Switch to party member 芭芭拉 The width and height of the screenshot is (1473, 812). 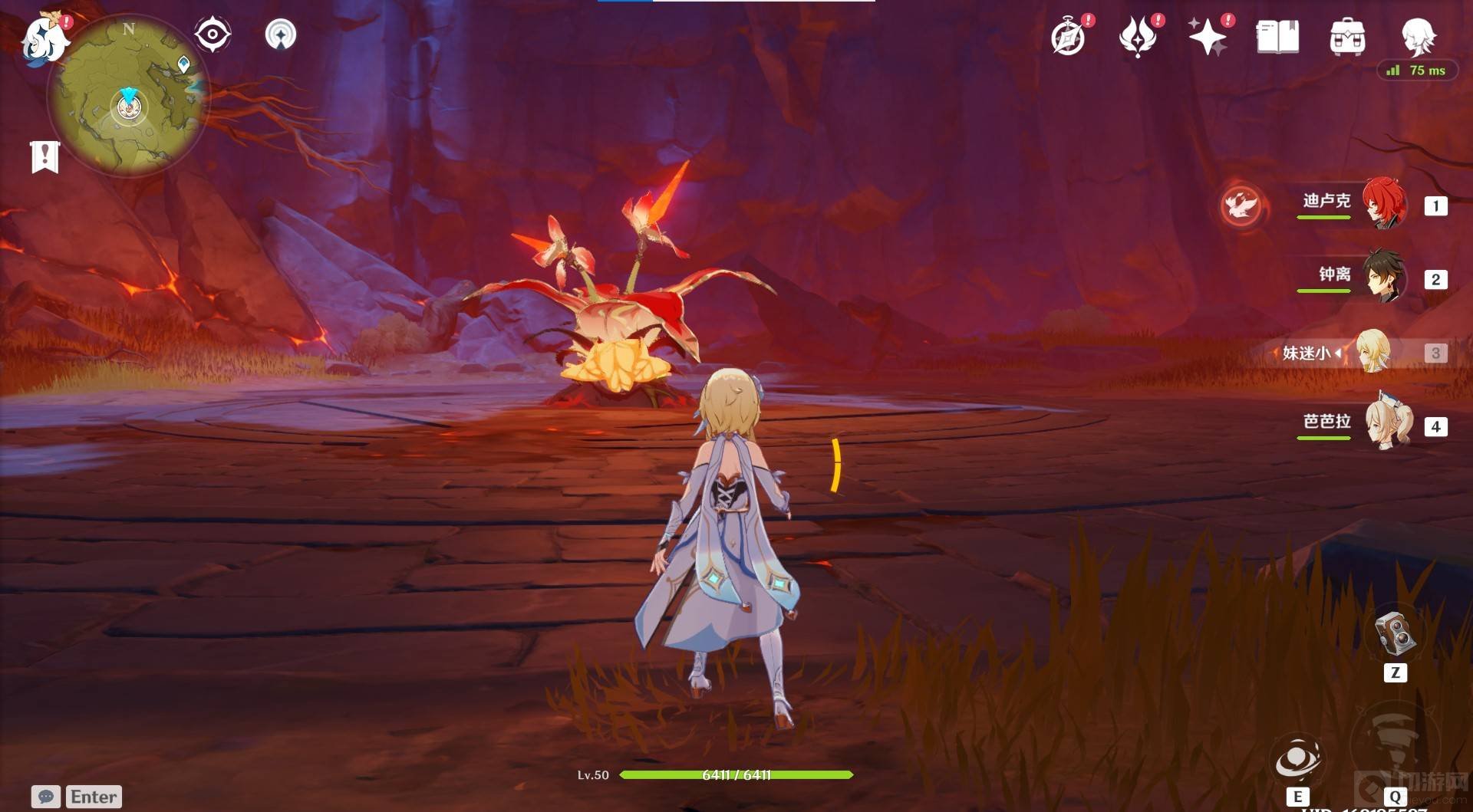coord(1387,423)
